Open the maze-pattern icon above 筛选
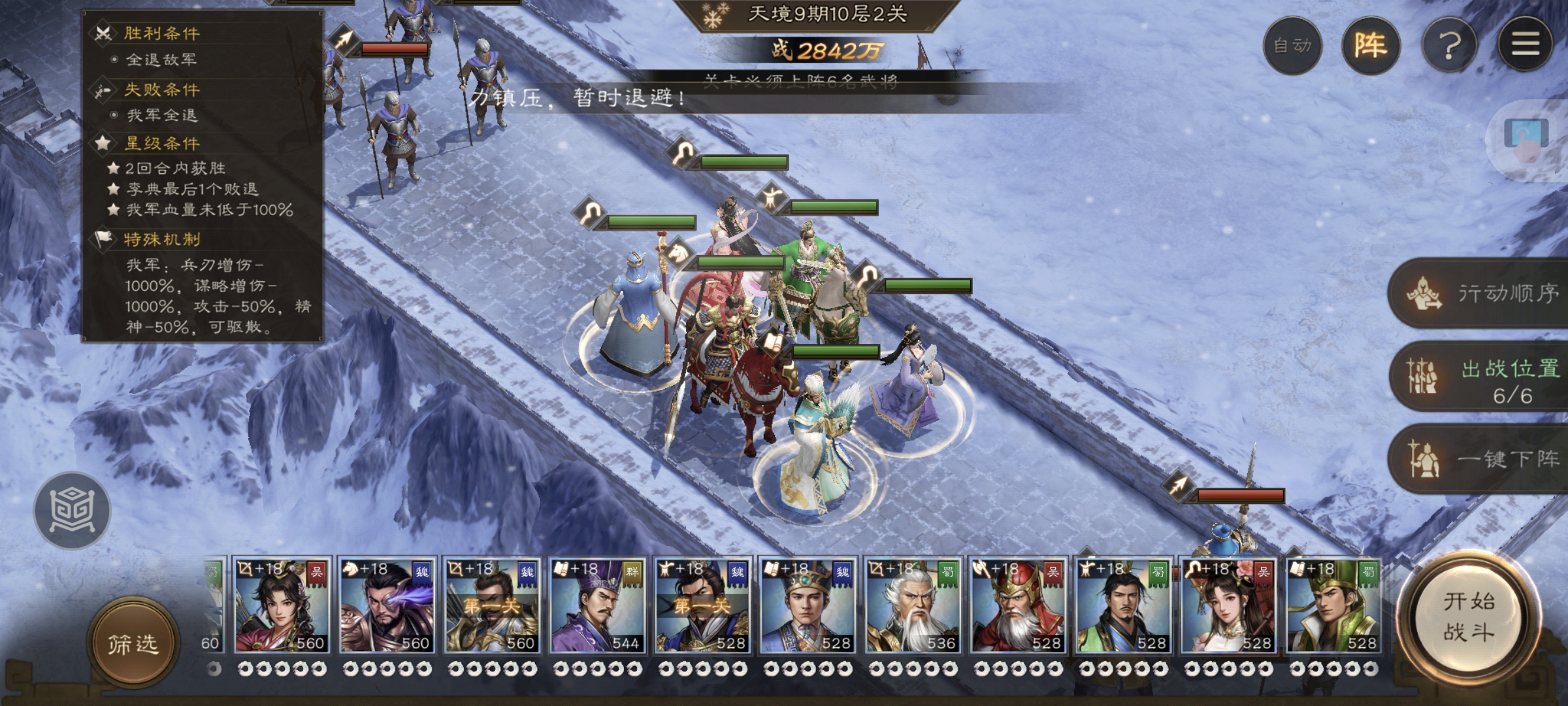1568x706 pixels. 73,510
